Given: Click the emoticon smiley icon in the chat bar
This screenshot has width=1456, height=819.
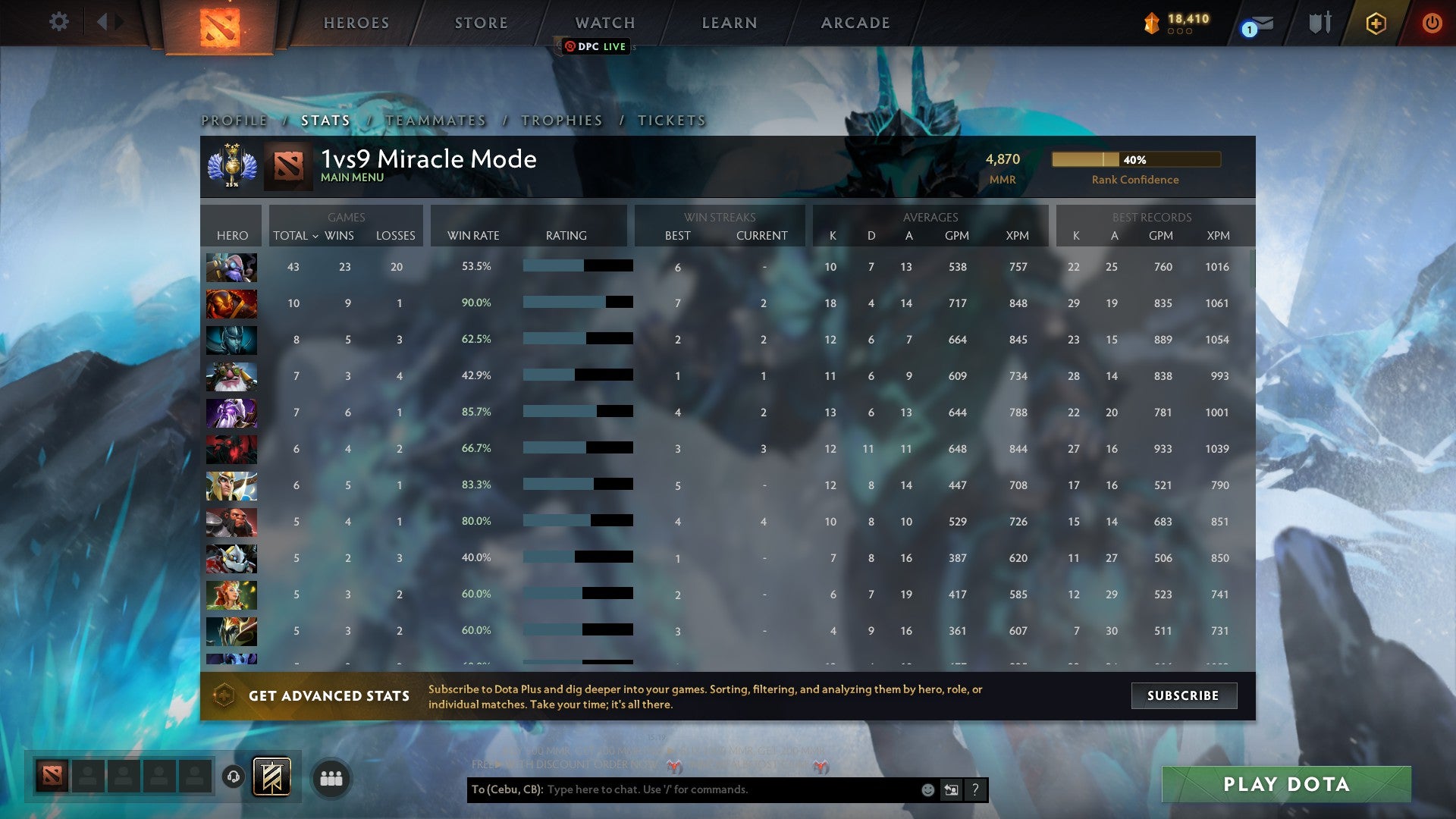Looking at the screenshot, I should point(927,789).
